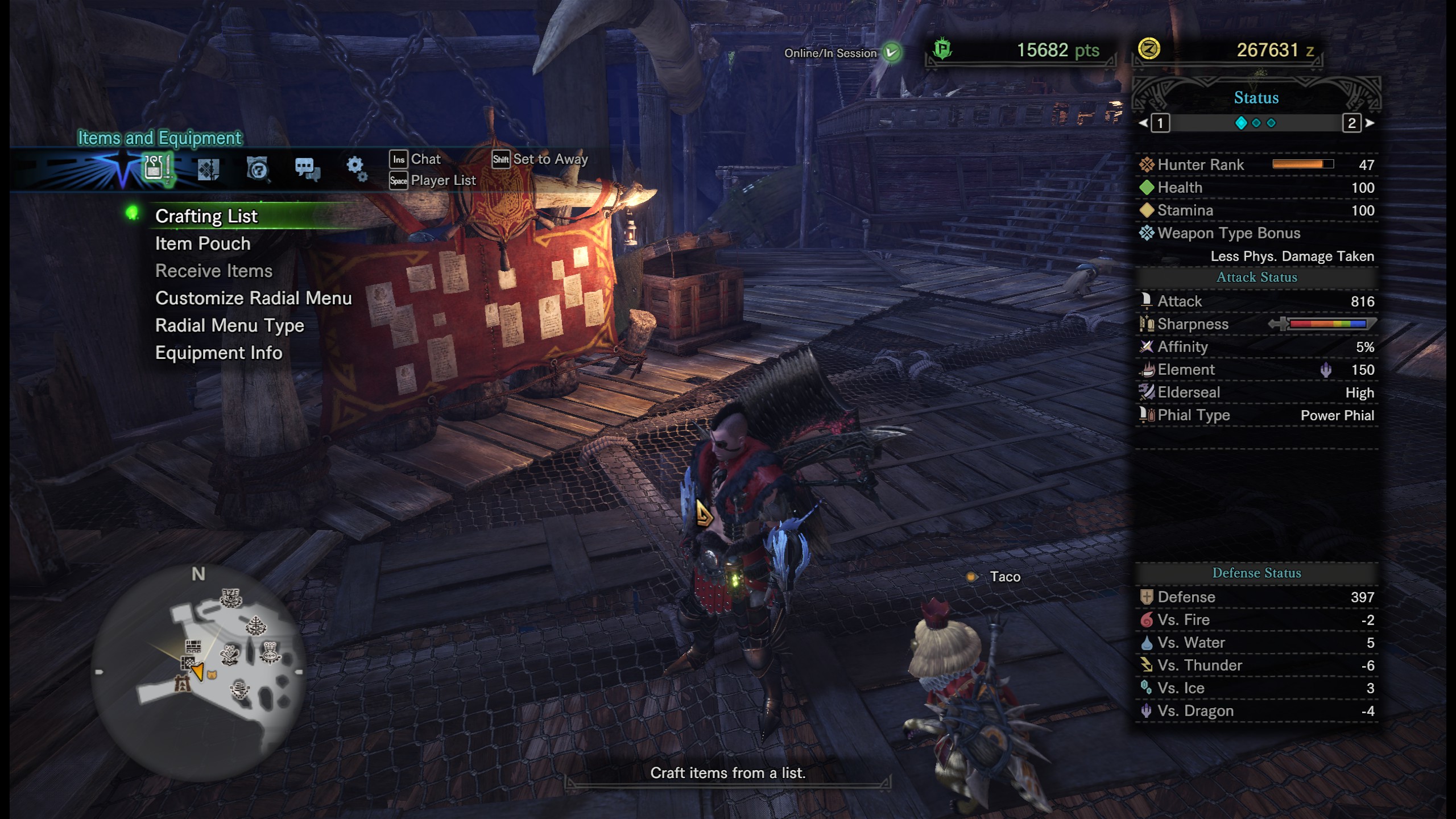Screen dimensions: 1456x819
Task: Select the first diamond status page dot
Action: pyautogui.click(x=1242, y=123)
